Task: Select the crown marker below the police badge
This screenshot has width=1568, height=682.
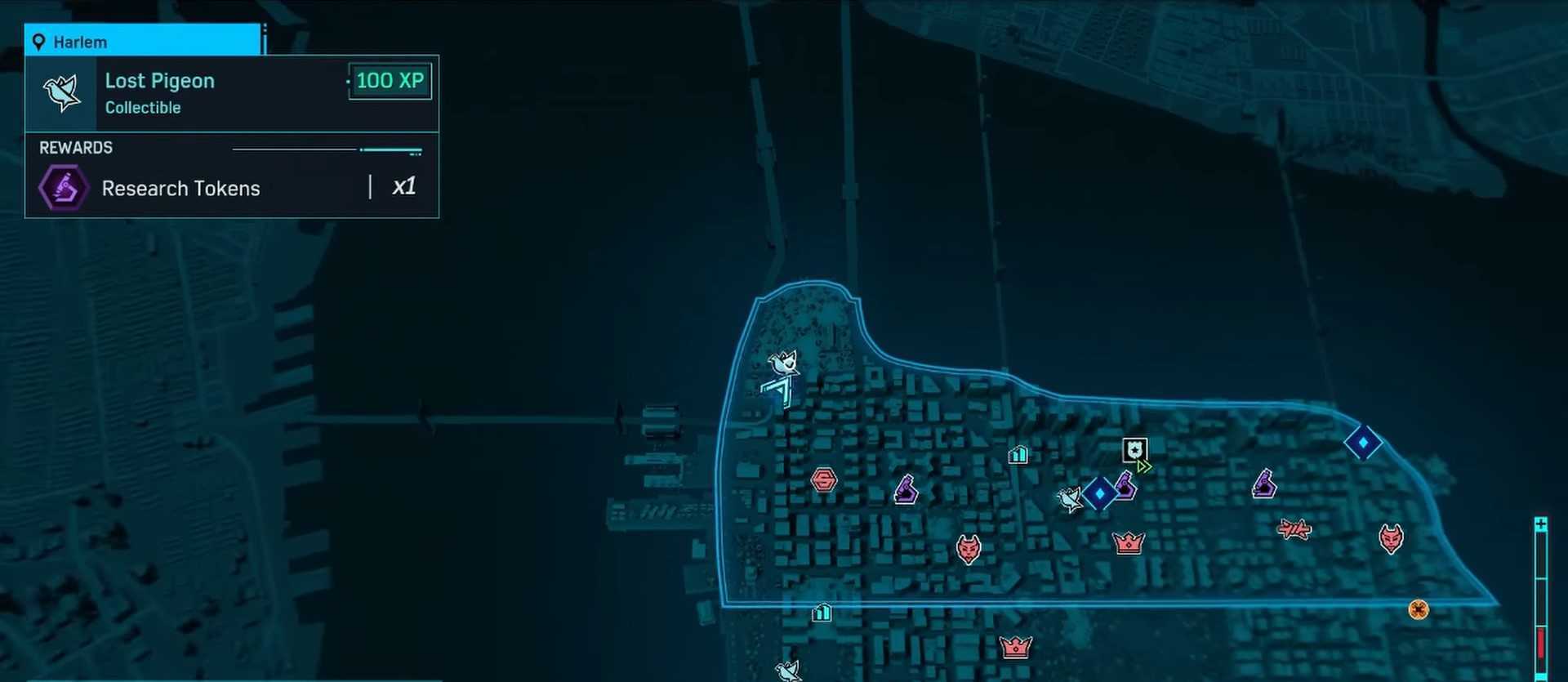Action: click(x=1129, y=542)
